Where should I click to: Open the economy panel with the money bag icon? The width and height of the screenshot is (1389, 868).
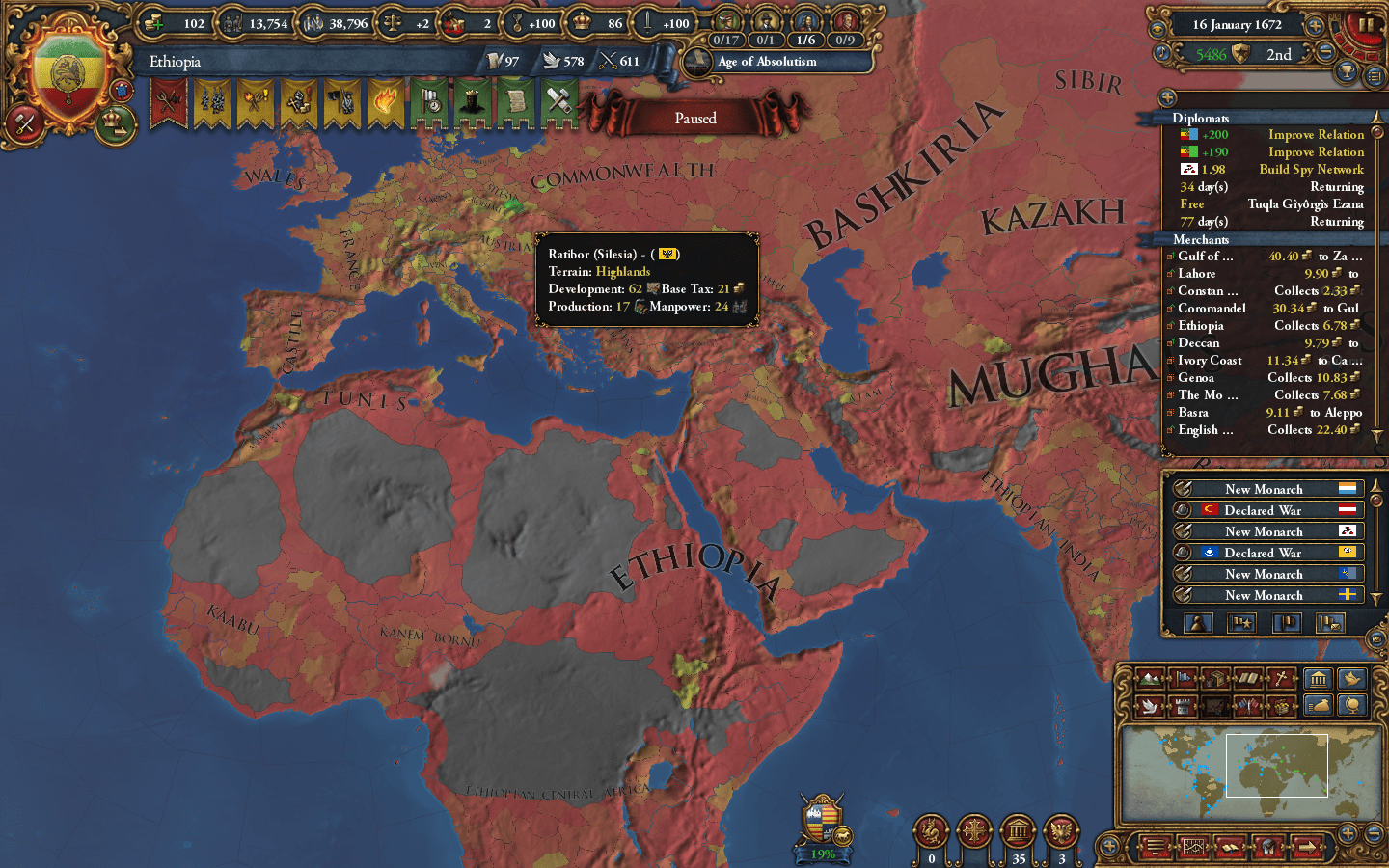[x=1319, y=705]
